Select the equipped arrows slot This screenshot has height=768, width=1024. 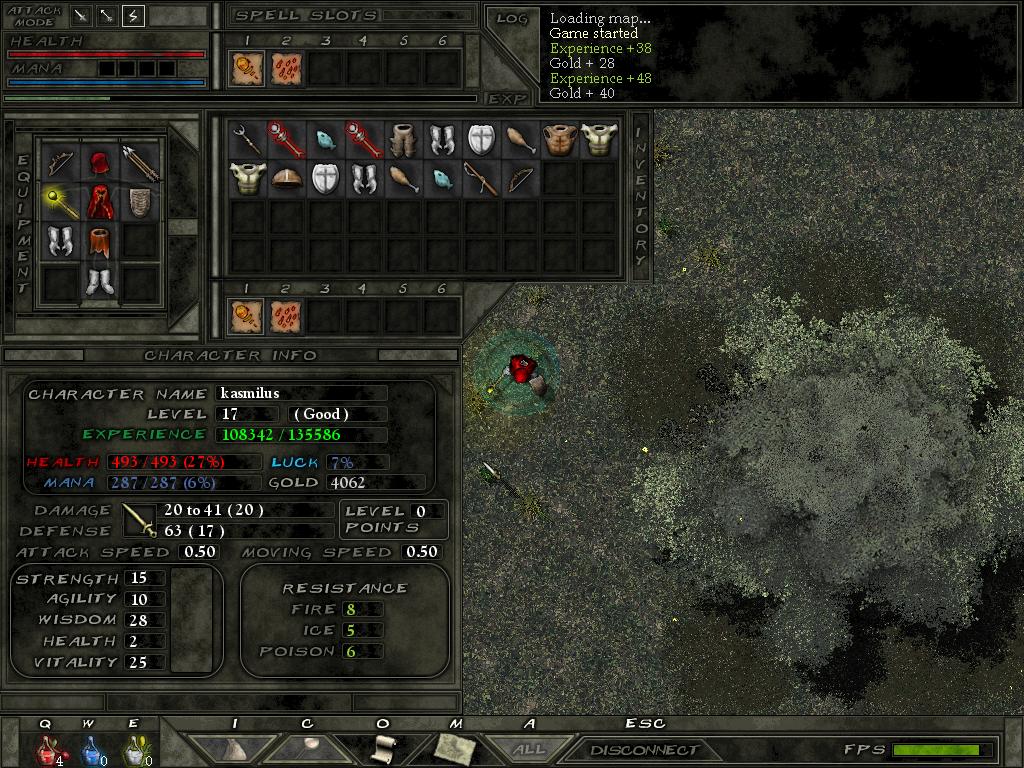(139, 161)
